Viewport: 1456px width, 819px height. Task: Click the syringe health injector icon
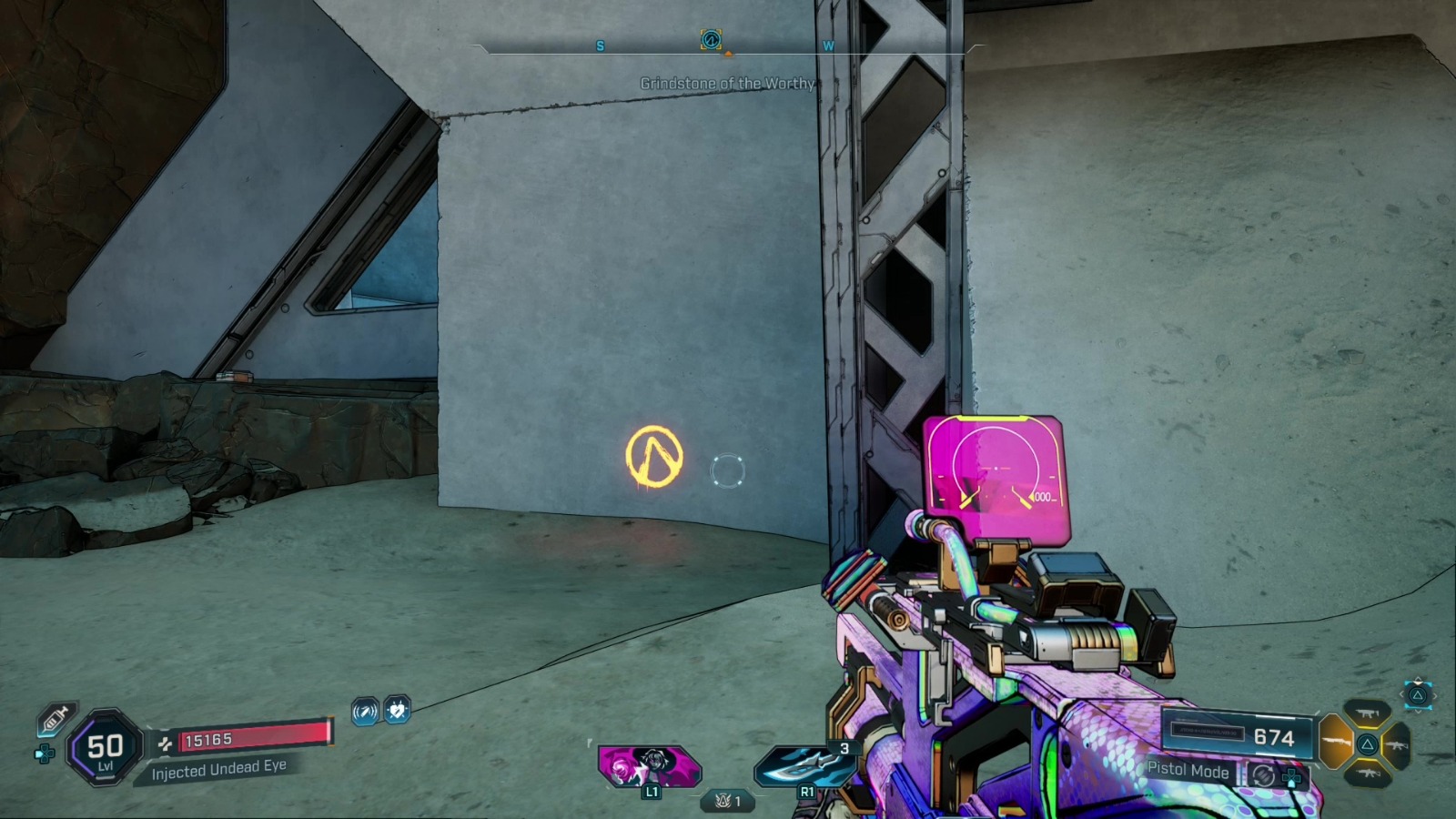(53, 719)
